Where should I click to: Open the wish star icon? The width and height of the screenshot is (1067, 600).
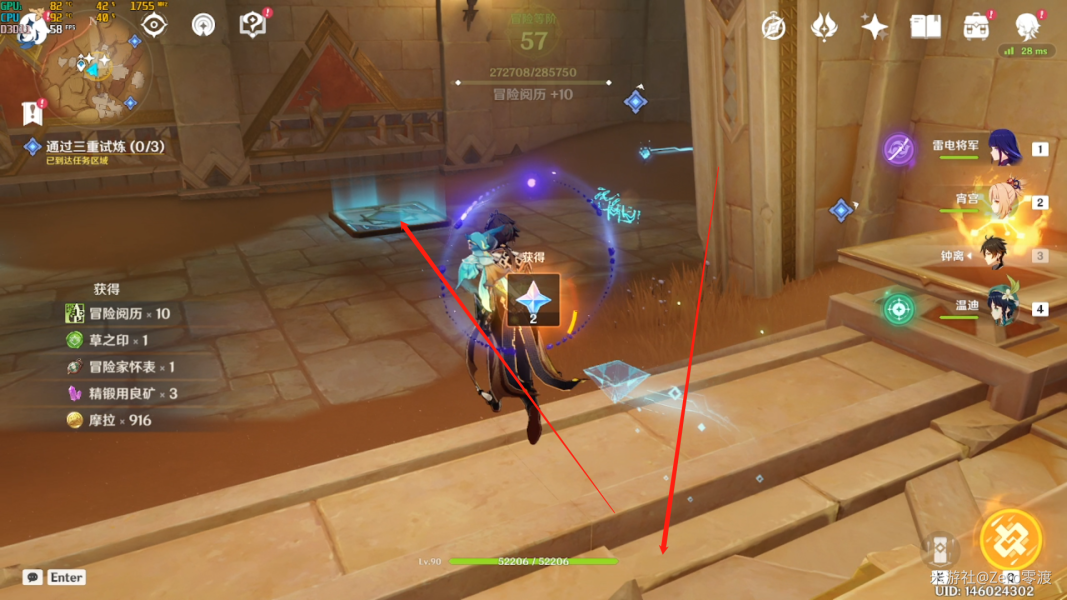[874, 27]
